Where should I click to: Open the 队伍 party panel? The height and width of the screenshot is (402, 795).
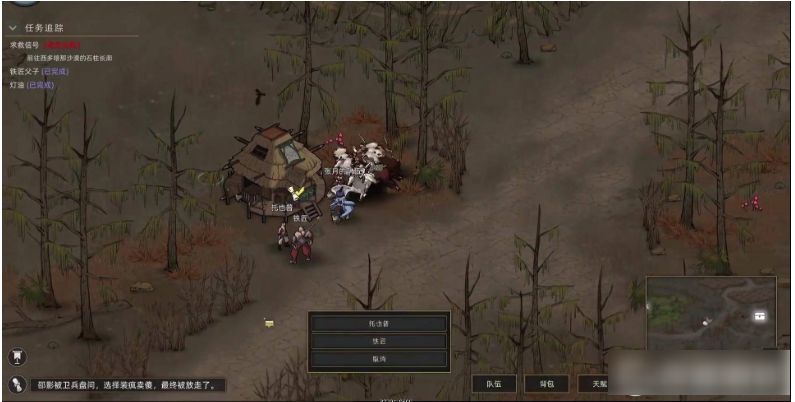[x=494, y=383]
